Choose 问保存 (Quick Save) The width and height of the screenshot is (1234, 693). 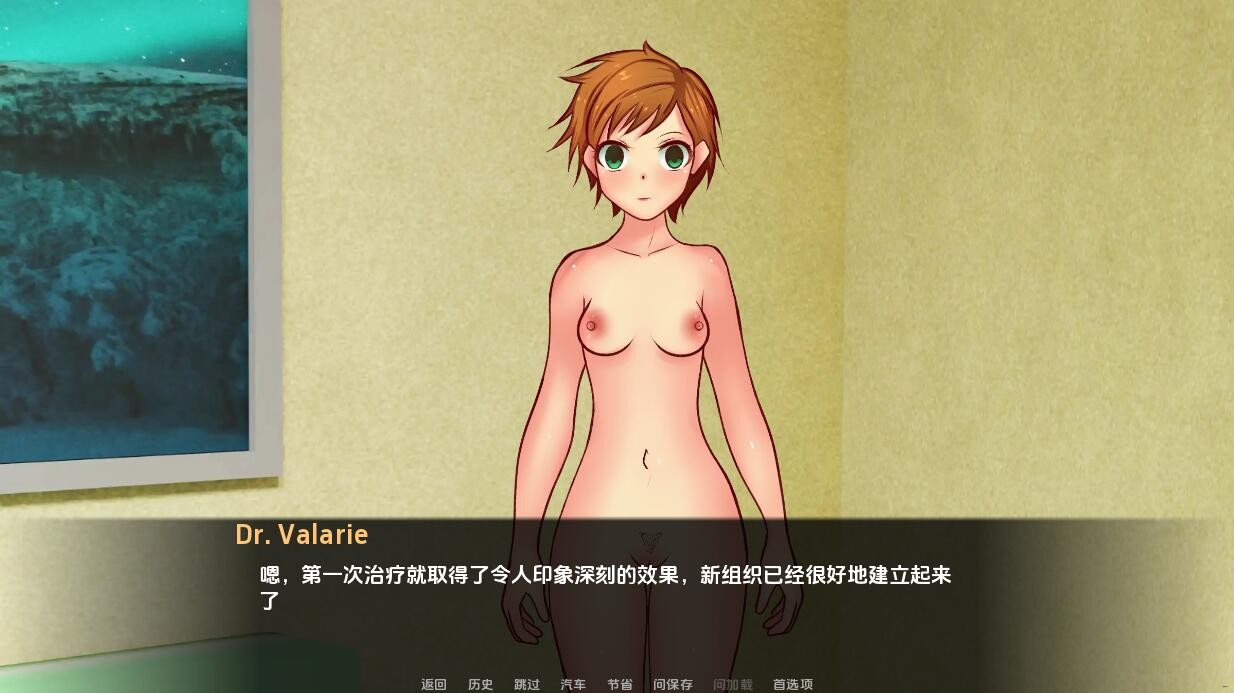pos(673,684)
